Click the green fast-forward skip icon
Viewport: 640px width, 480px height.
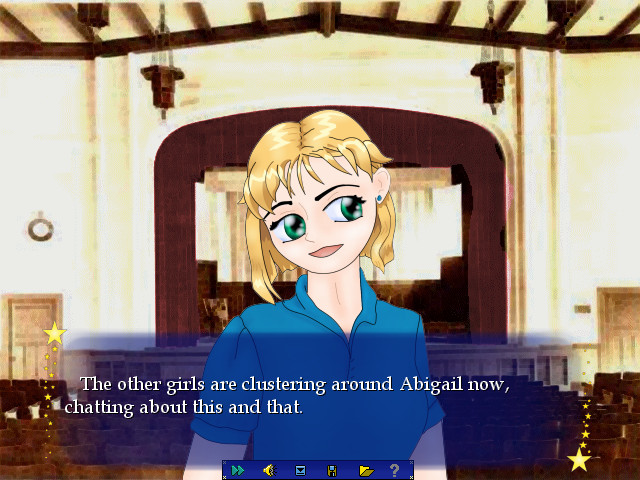238,470
